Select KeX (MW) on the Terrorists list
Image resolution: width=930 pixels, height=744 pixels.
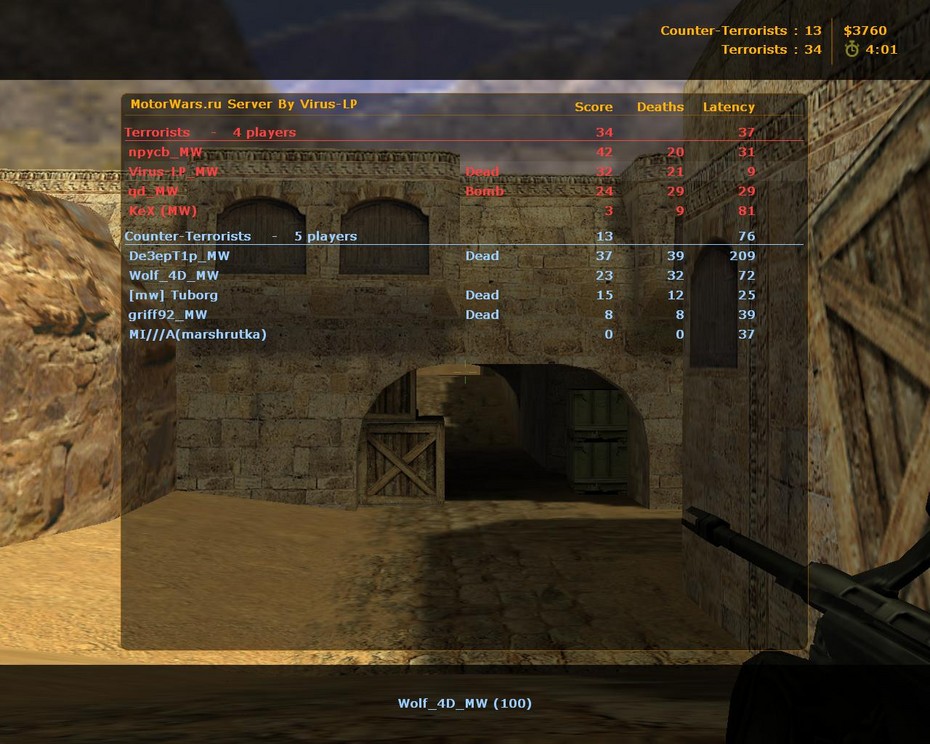(163, 211)
